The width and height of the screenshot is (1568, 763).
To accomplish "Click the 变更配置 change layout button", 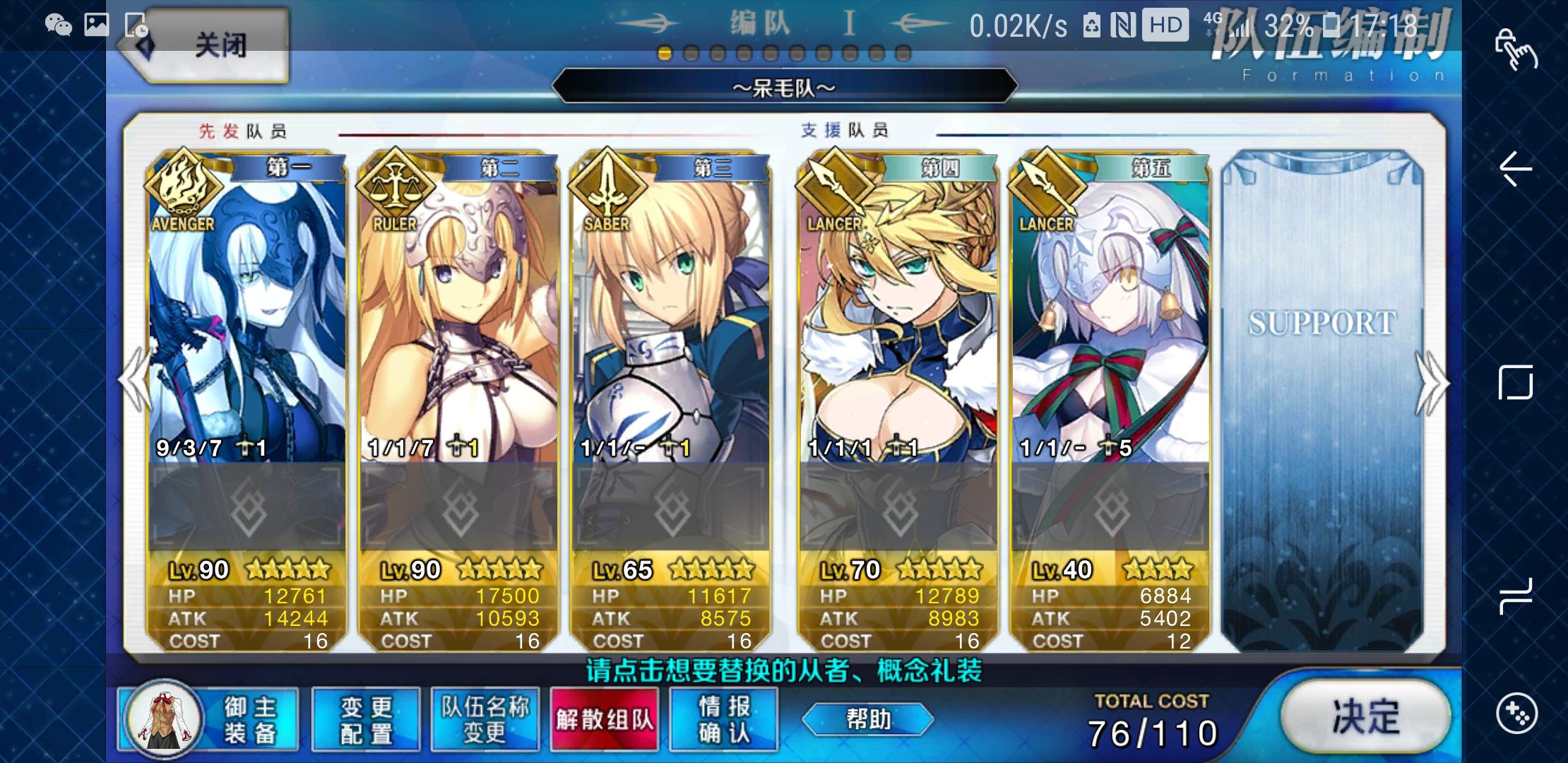I will [366, 719].
